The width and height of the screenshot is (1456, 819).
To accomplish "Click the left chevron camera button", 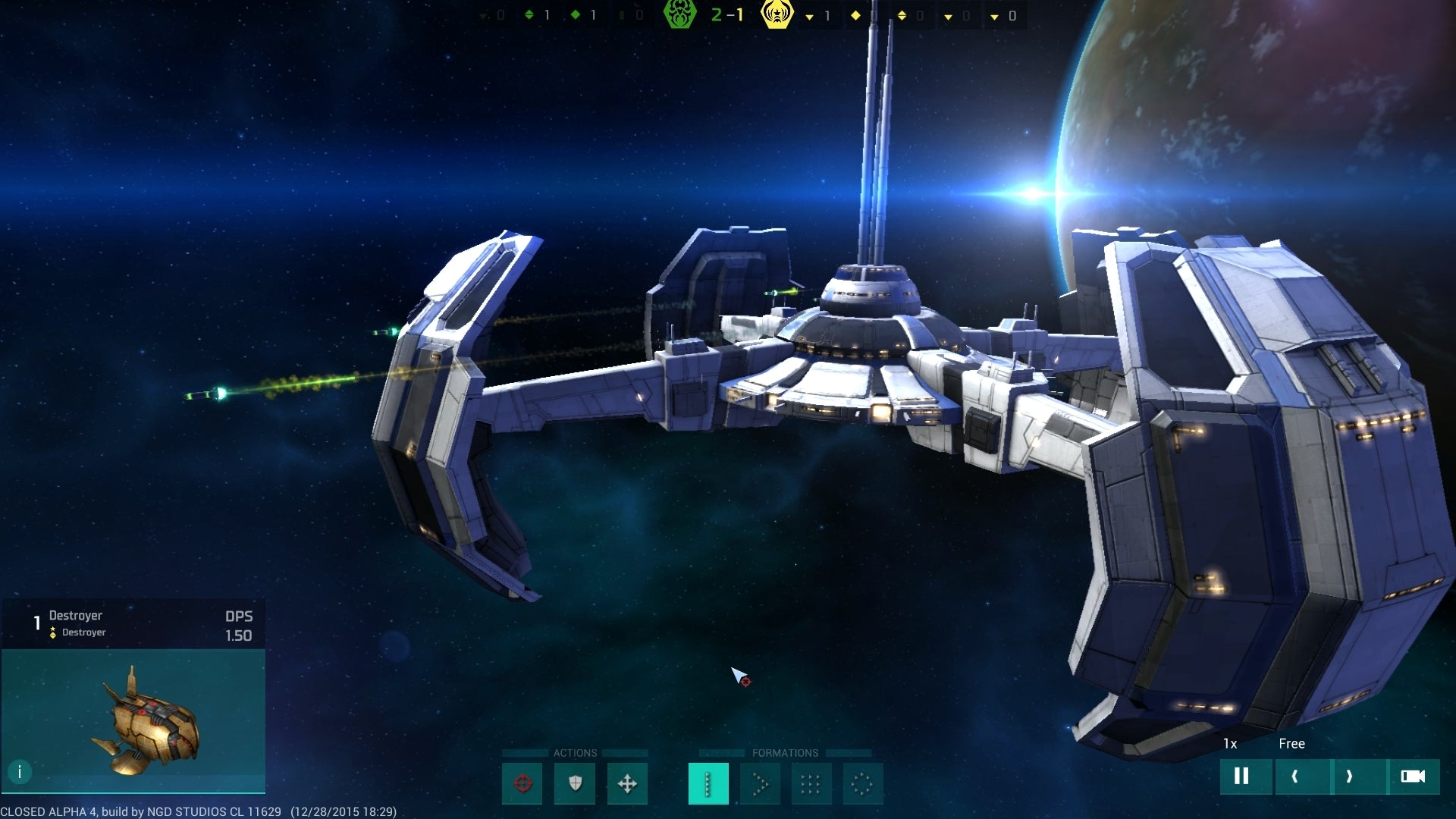I will (1295, 776).
